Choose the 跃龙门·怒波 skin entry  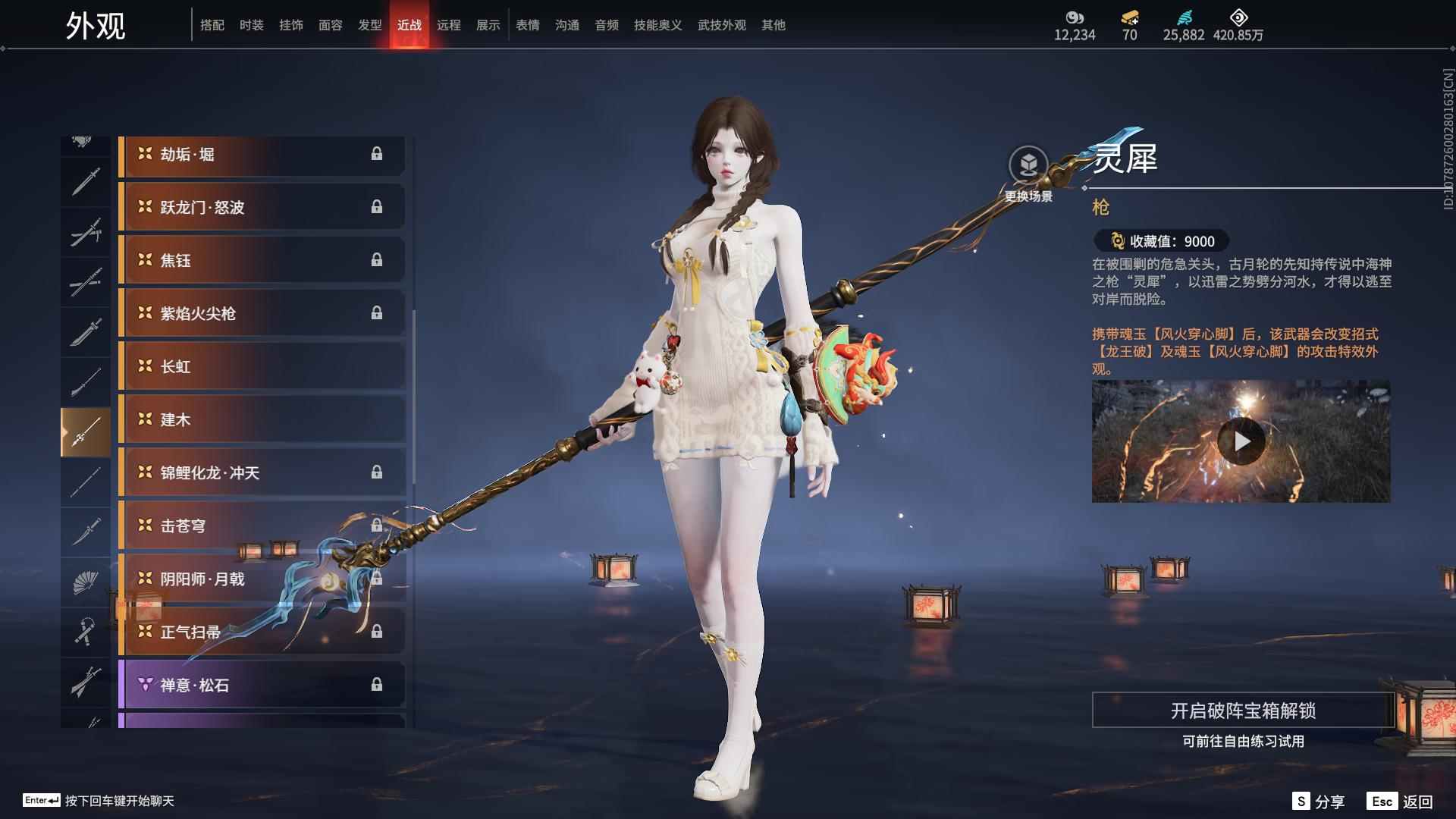pos(262,208)
